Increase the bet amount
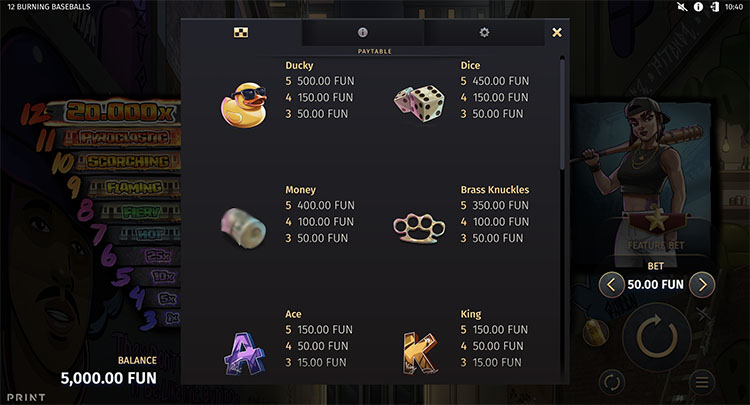 pos(703,284)
